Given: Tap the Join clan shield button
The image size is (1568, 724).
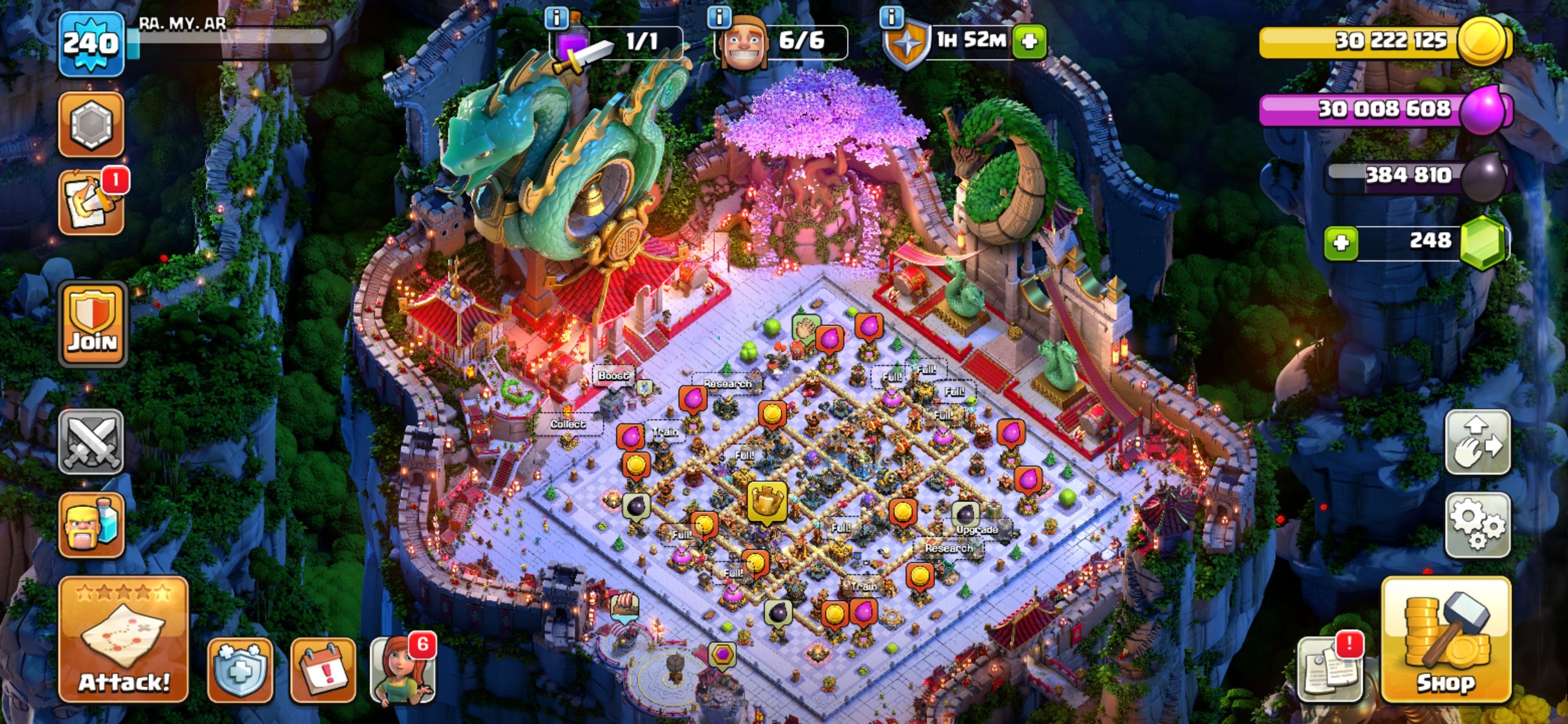Looking at the screenshot, I should (92, 325).
